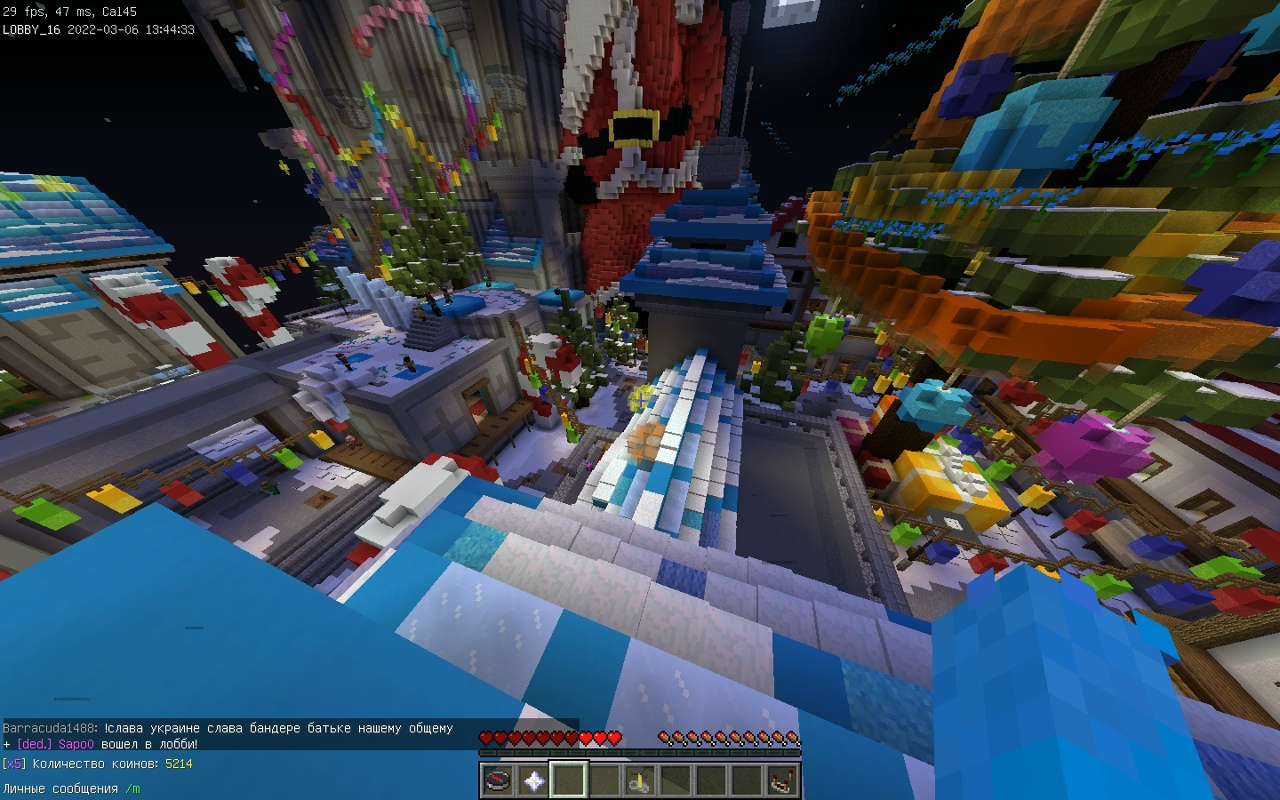The width and height of the screenshot is (1280, 800).
Task: Select the compass hotbar slot
Action: tap(498, 780)
